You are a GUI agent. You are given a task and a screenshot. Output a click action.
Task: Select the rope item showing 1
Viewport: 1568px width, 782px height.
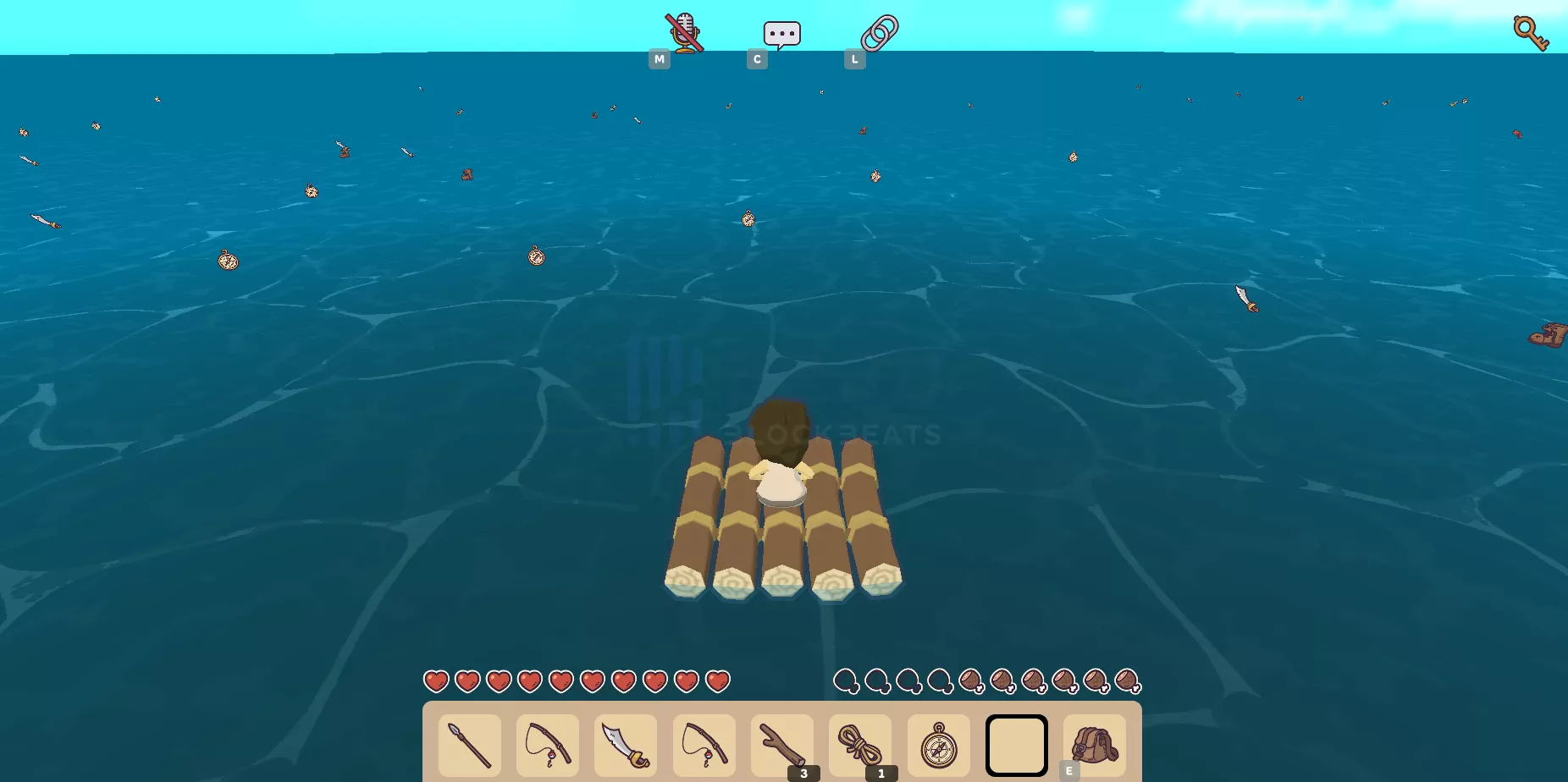pyautogui.click(x=859, y=745)
